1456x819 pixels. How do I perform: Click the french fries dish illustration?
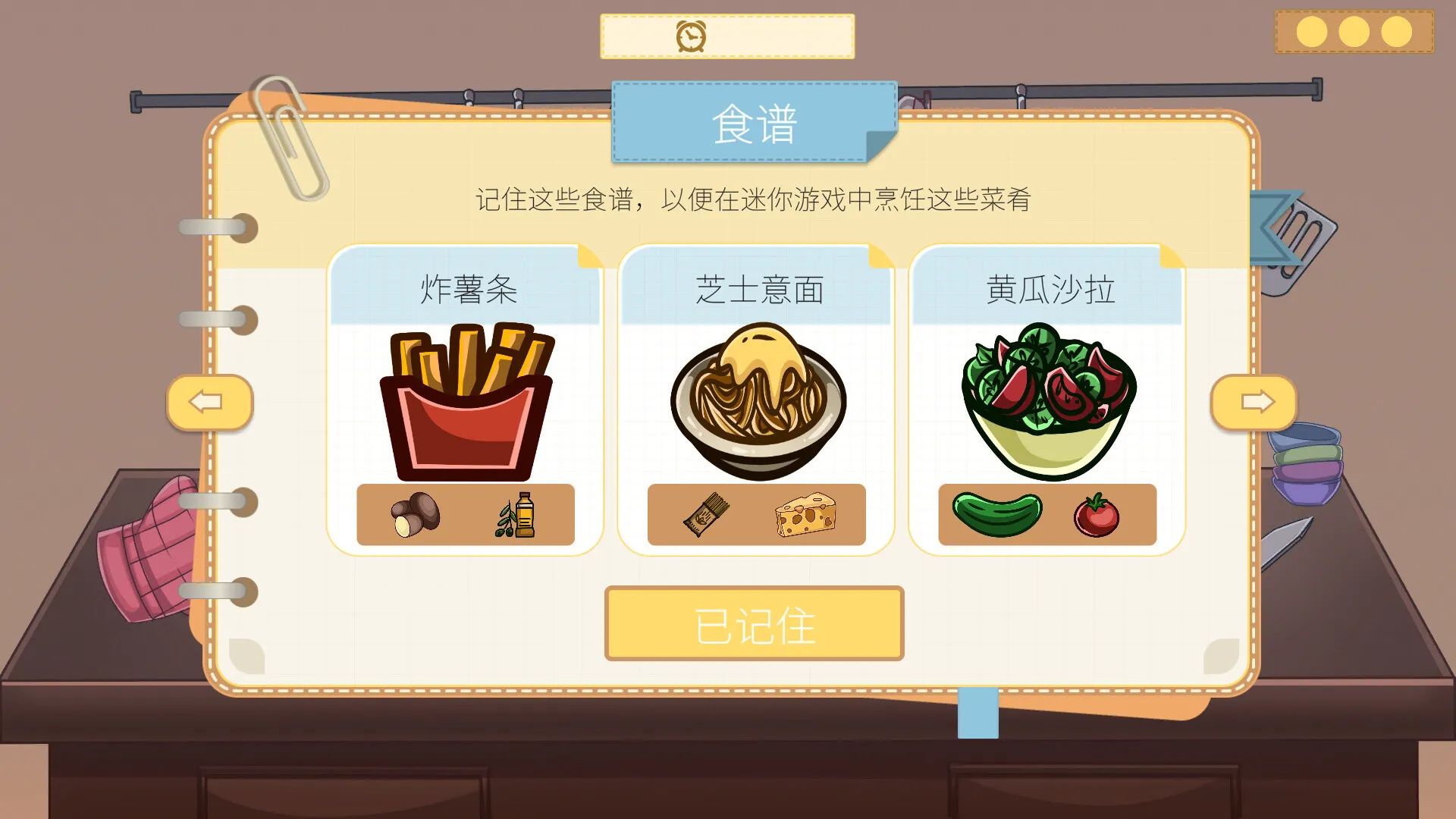pos(466,398)
